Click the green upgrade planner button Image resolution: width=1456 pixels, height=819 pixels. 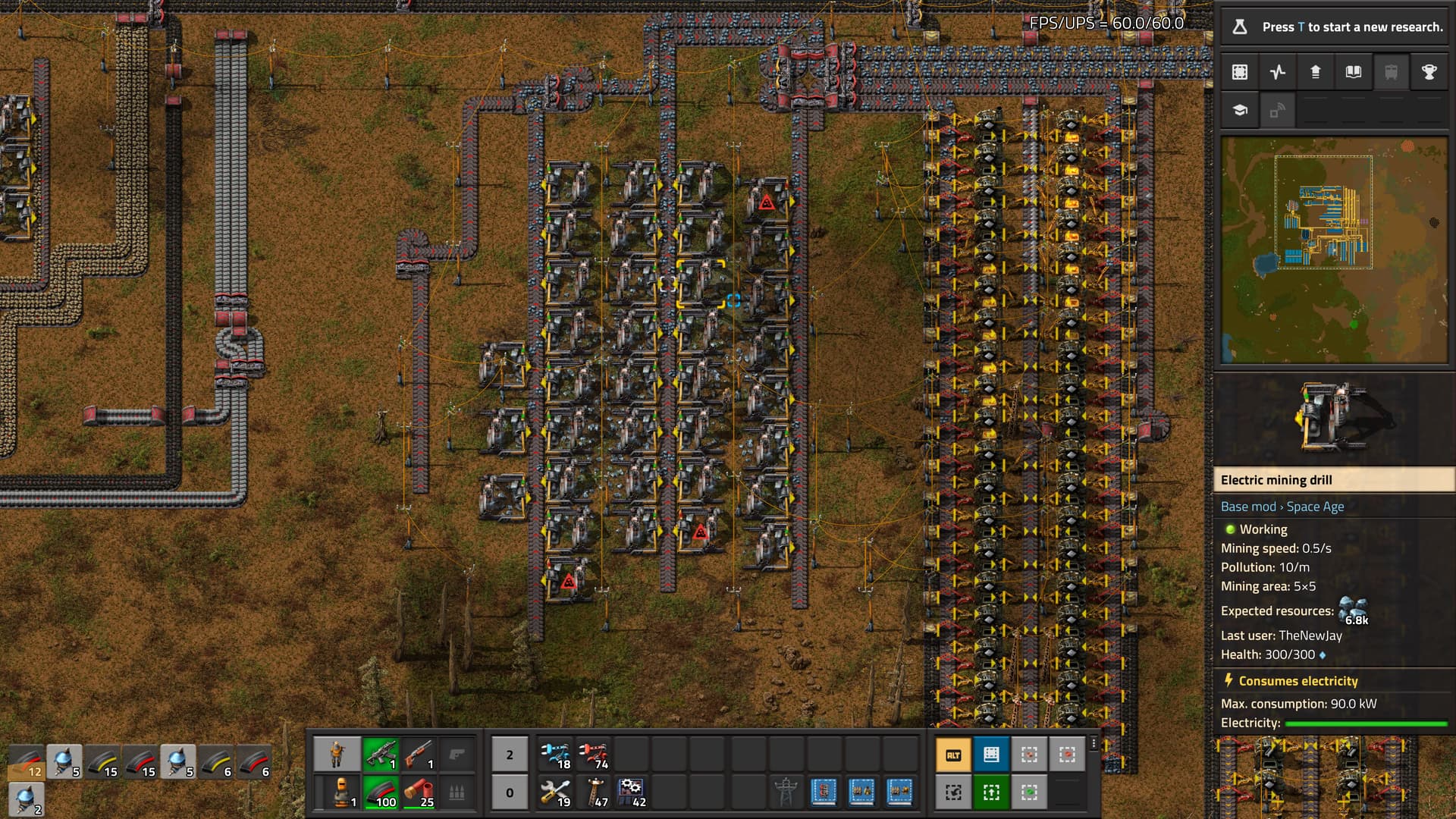(991, 792)
